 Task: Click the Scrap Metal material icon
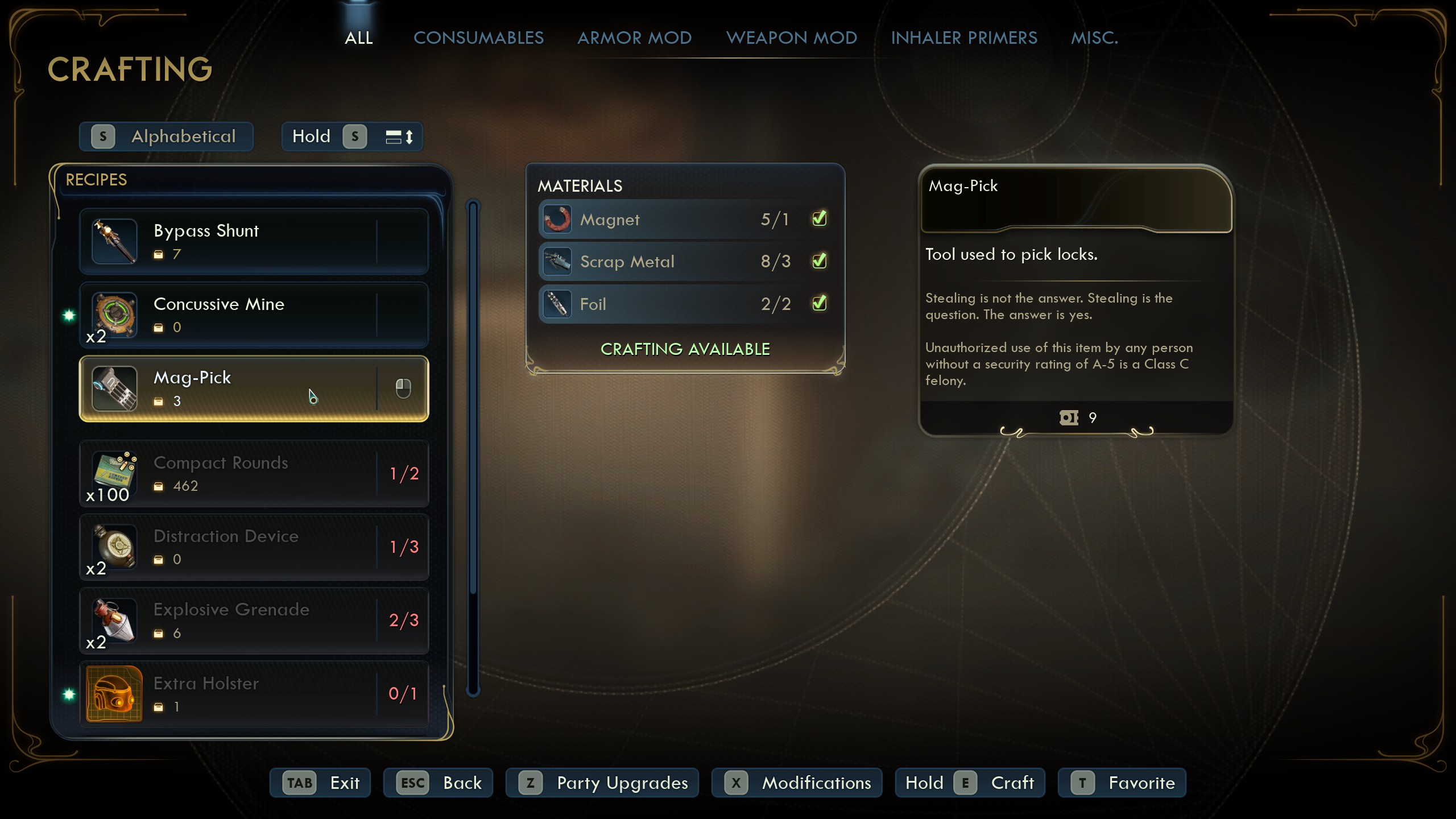(x=556, y=261)
